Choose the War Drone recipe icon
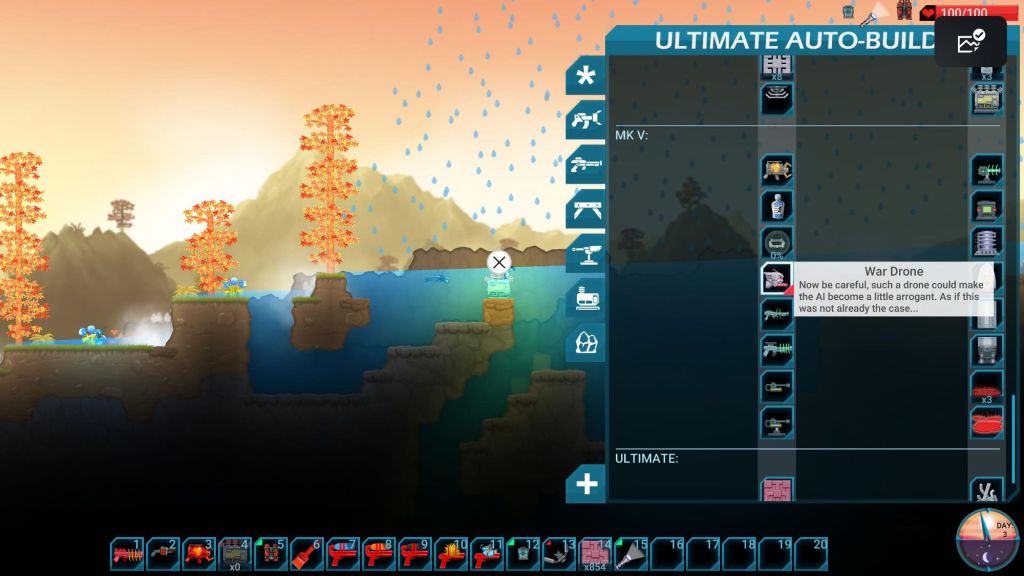The width and height of the screenshot is (1024, 576). (x=777, y=279)
